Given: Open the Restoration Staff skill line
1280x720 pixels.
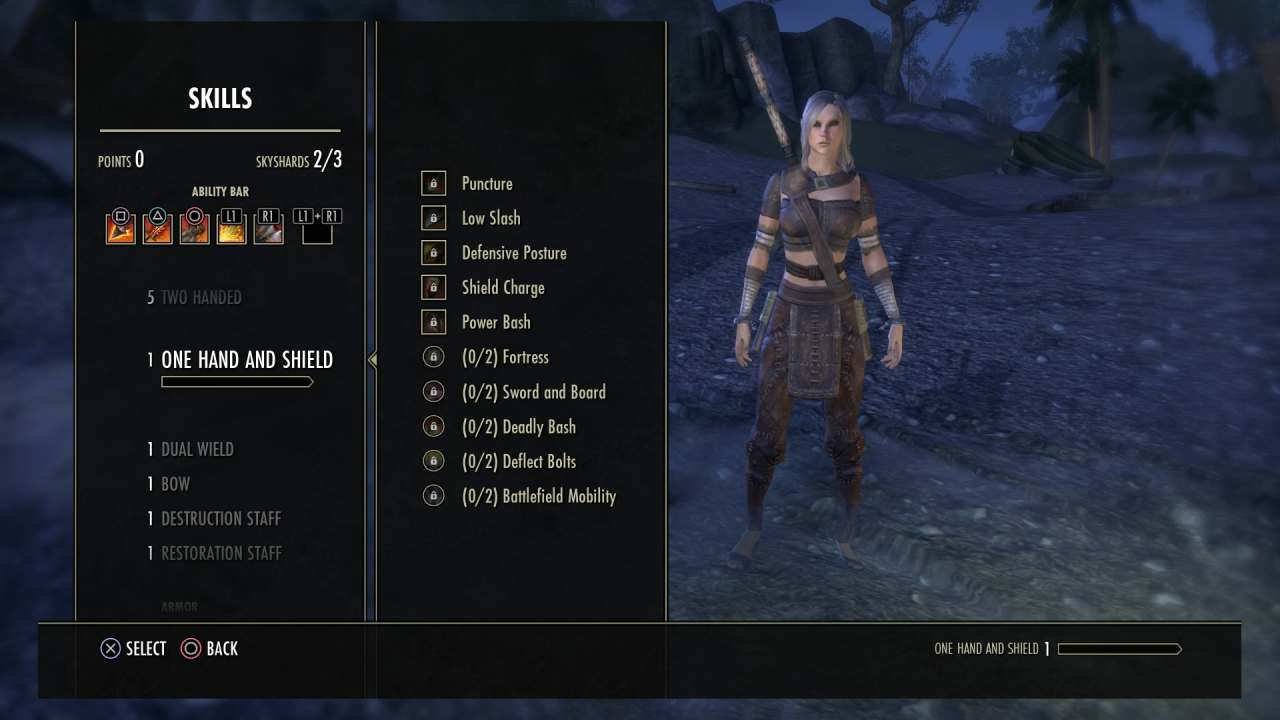Looking at the screenshot, I should point(221,553).
